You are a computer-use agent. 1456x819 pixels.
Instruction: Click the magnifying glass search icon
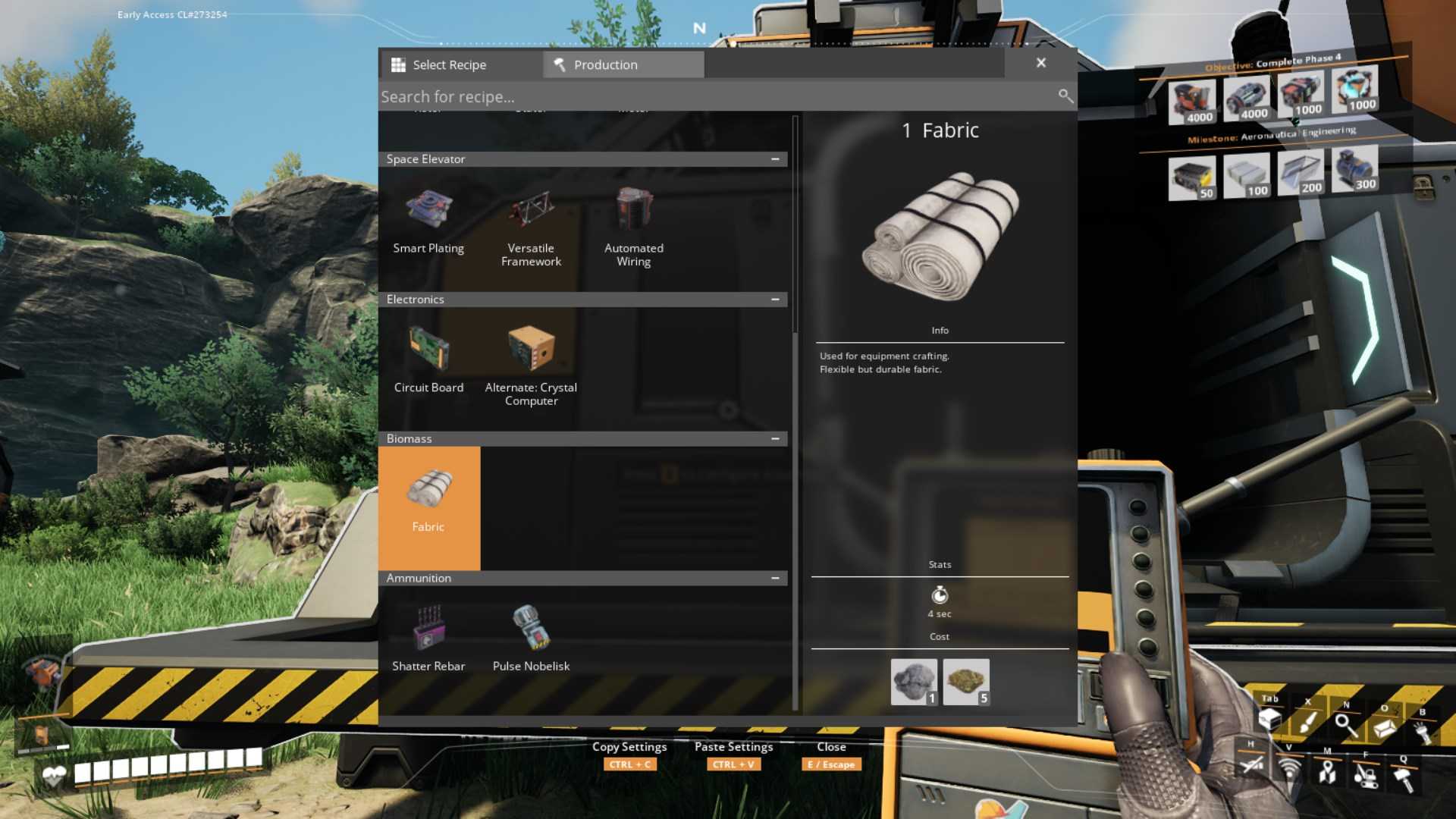point(1065,96)
